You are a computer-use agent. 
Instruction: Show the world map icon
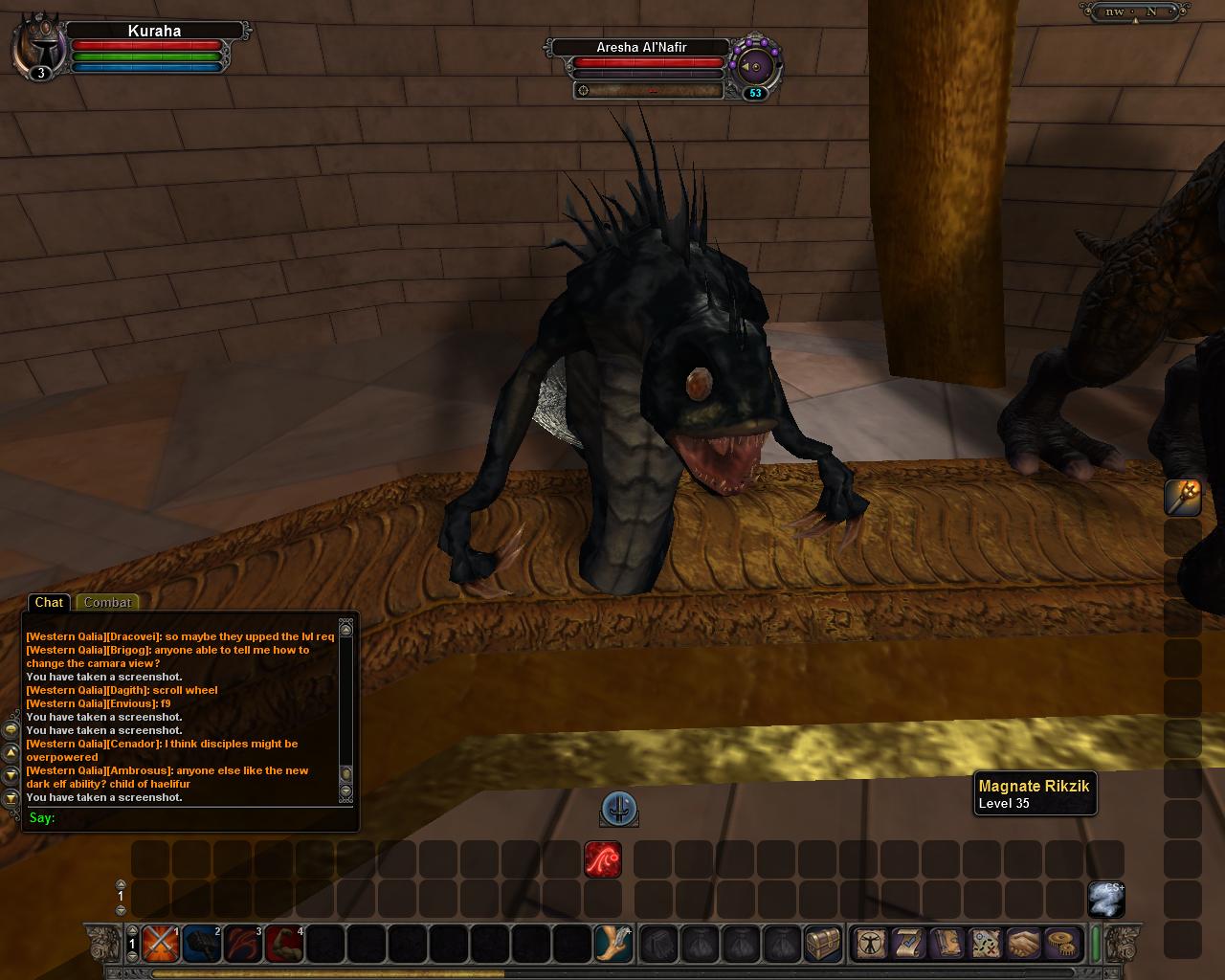pos(985,944)
